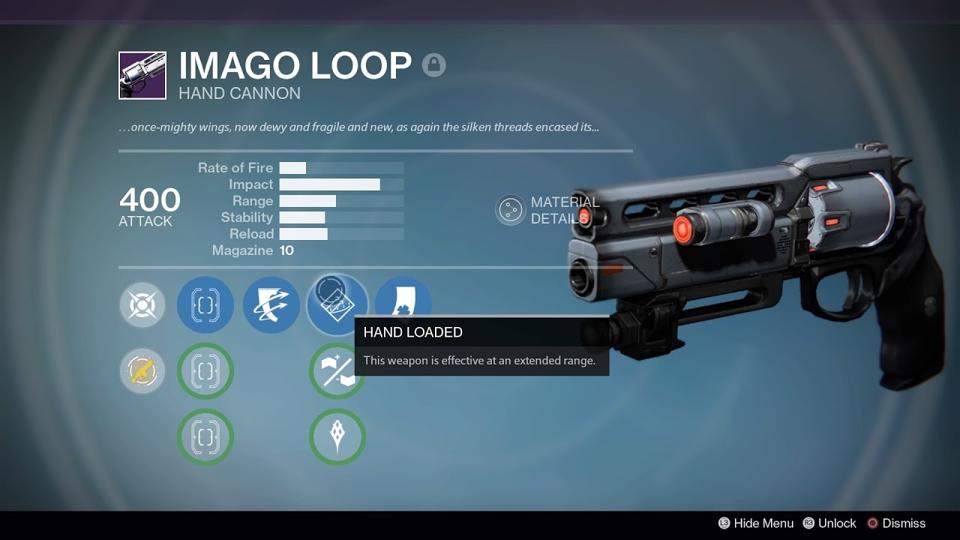Open the Material Details panel

click(511, 210)
